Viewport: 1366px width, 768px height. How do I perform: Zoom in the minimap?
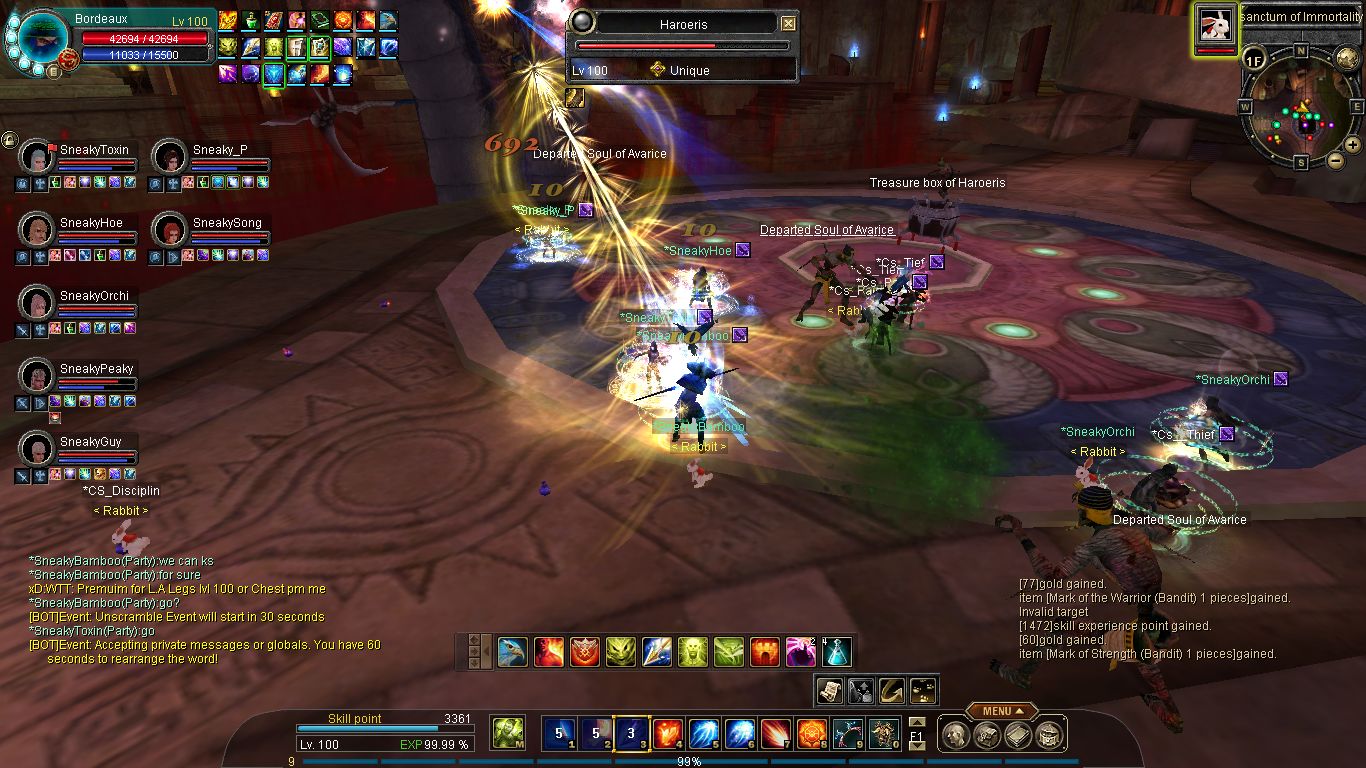point(1353,144)
